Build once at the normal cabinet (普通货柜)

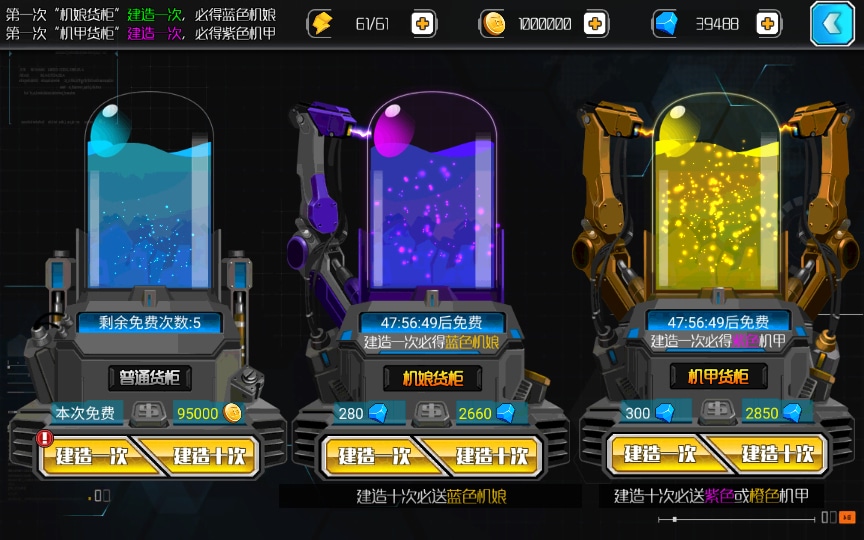pyautogui.click(x=91, y=457)
